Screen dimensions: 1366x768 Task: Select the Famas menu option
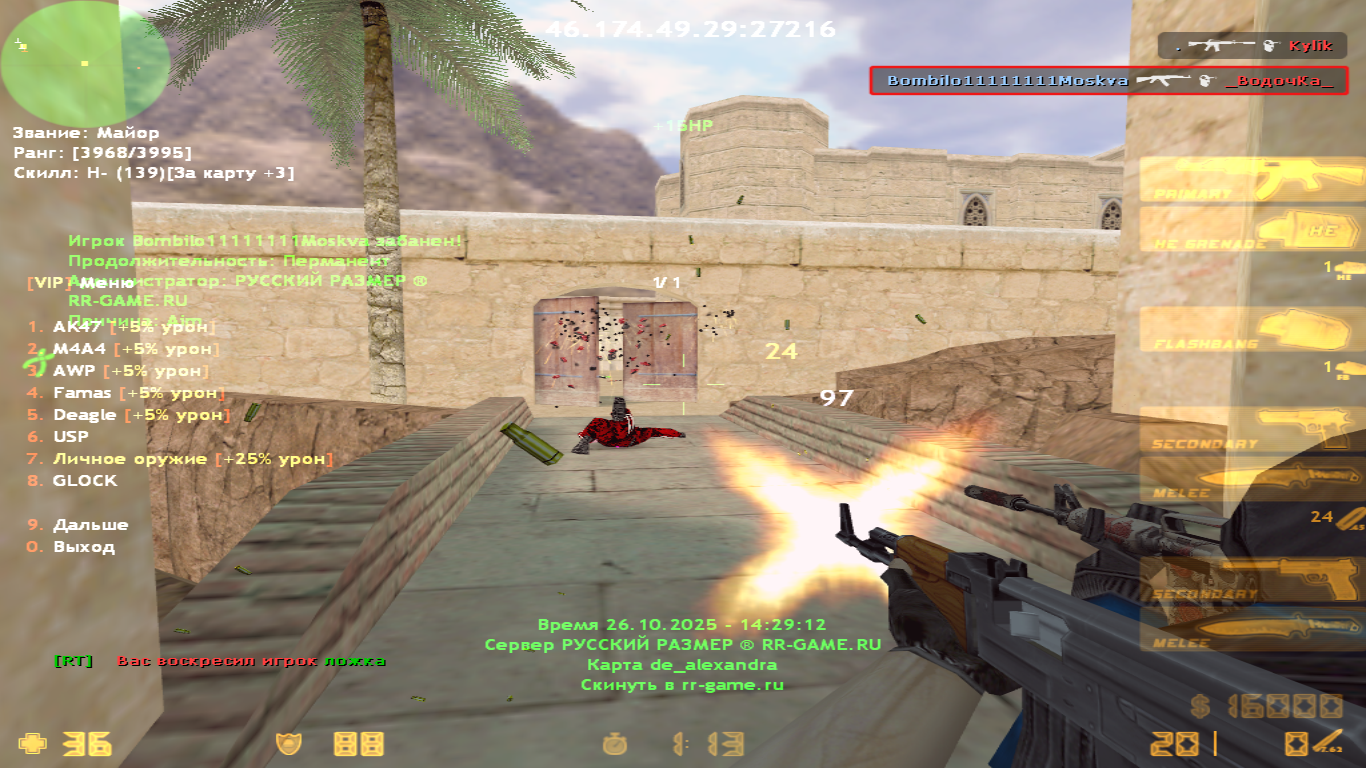pos(82,393)
